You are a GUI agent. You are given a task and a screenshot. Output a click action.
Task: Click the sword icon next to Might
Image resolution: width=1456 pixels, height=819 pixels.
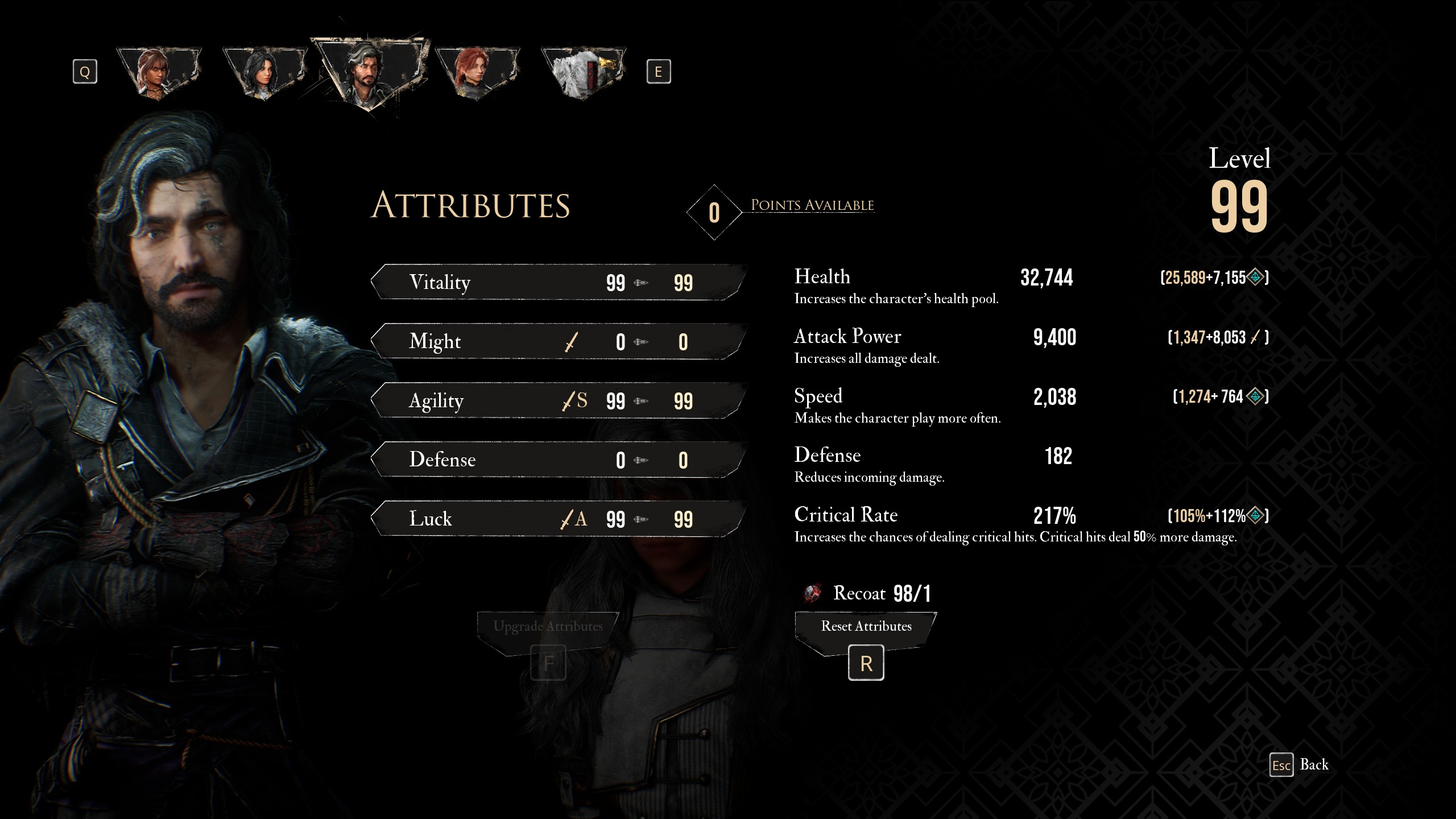[x=572, y=341]
